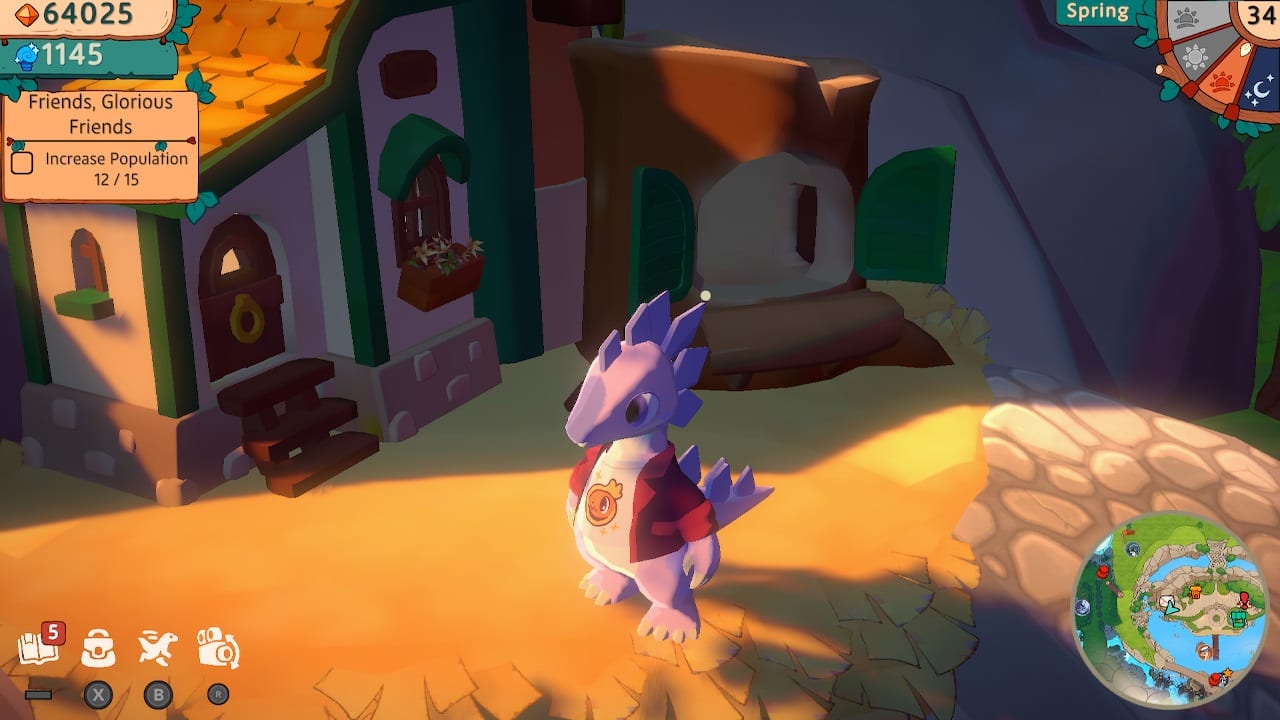Image resolution: width=1280 pixels, height=720 pixels.
Task: Click the star marker on the minimap
Action: point(1227,673)
